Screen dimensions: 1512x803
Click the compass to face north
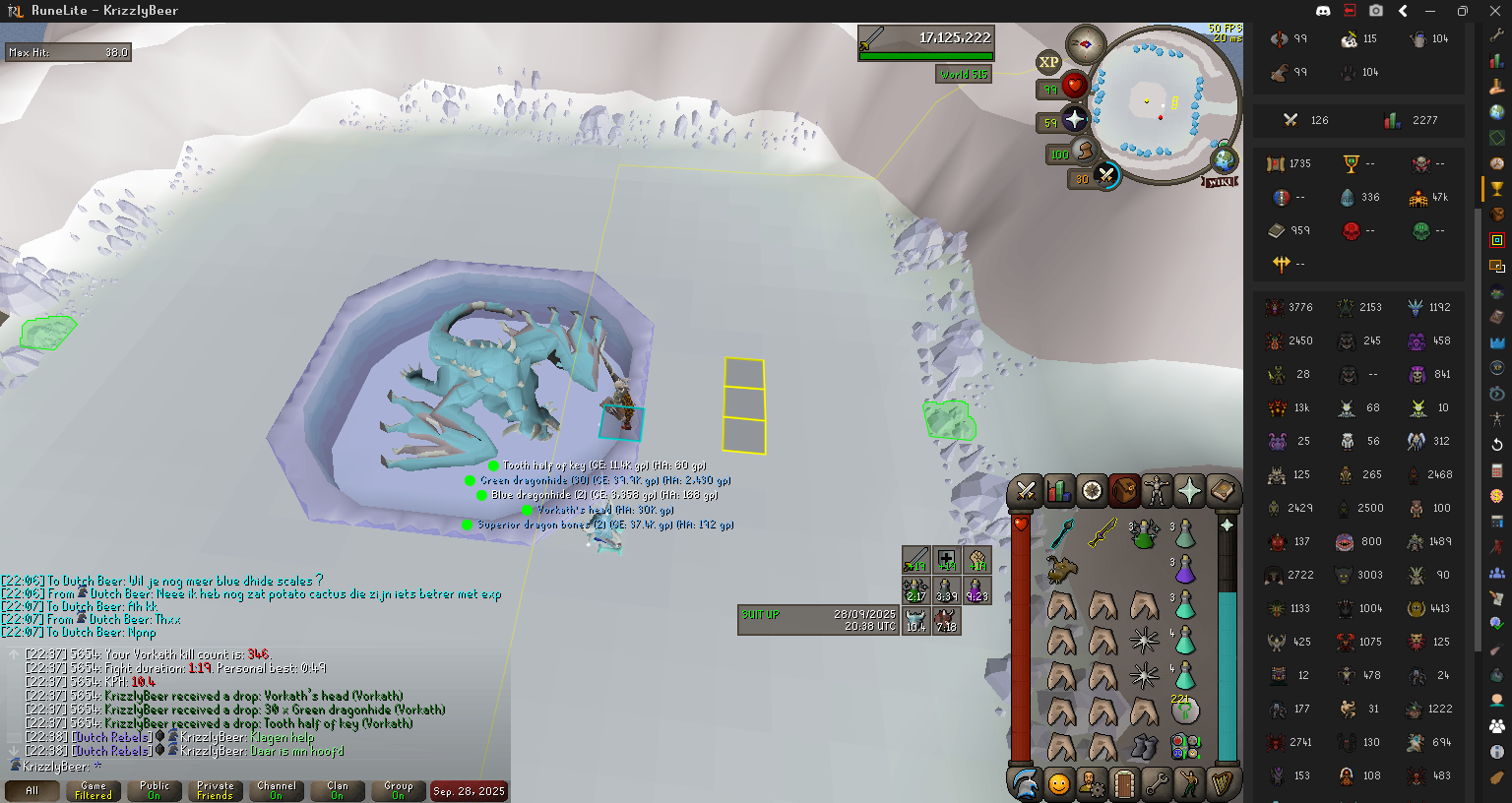click(1086, 44)
